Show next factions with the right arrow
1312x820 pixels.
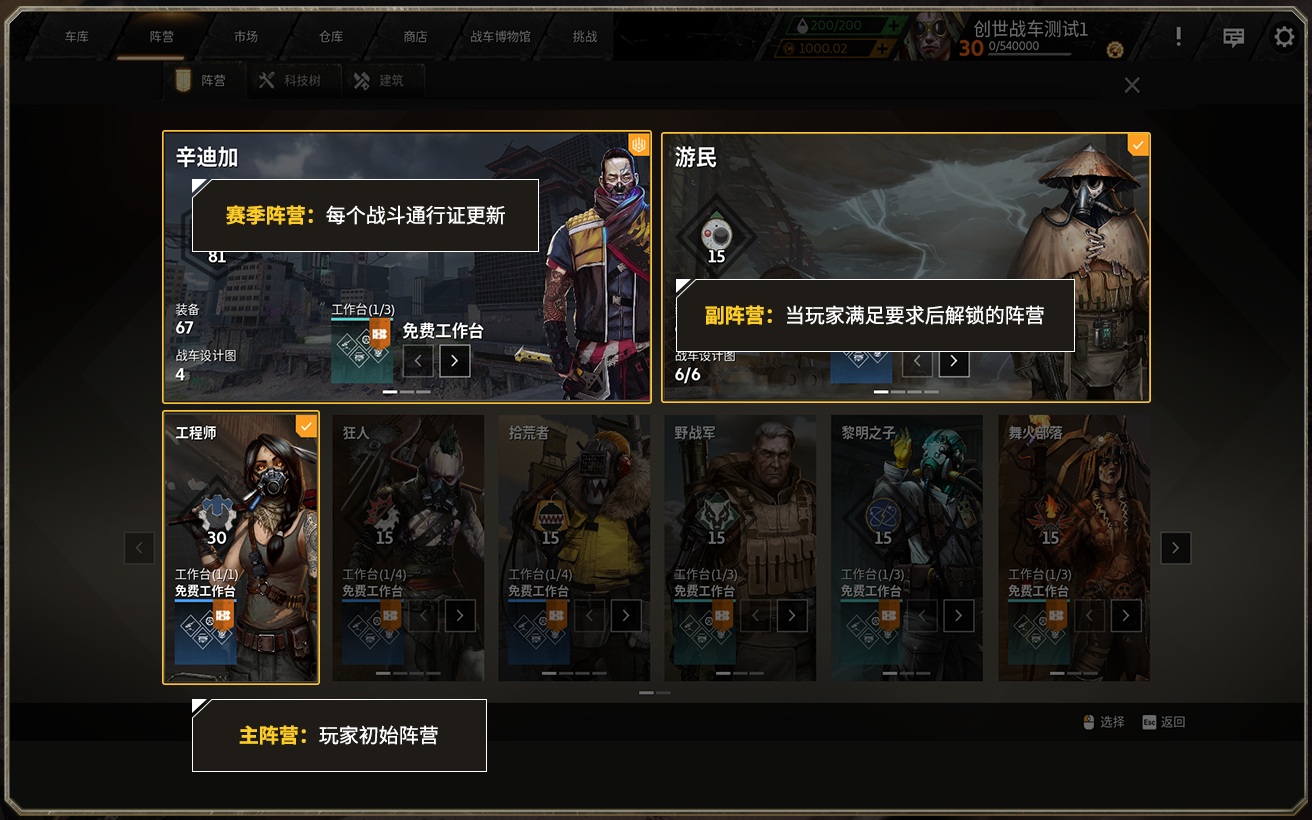(x=1175, y=548)
